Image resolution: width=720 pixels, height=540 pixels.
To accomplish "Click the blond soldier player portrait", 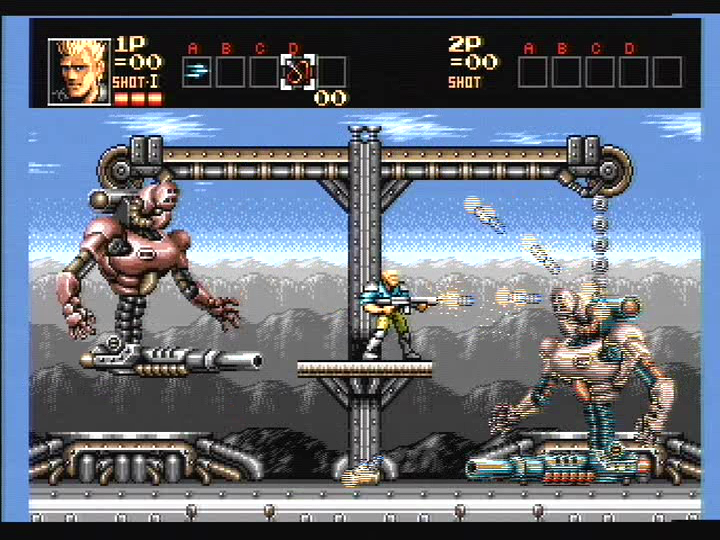I will click(80, 72).
